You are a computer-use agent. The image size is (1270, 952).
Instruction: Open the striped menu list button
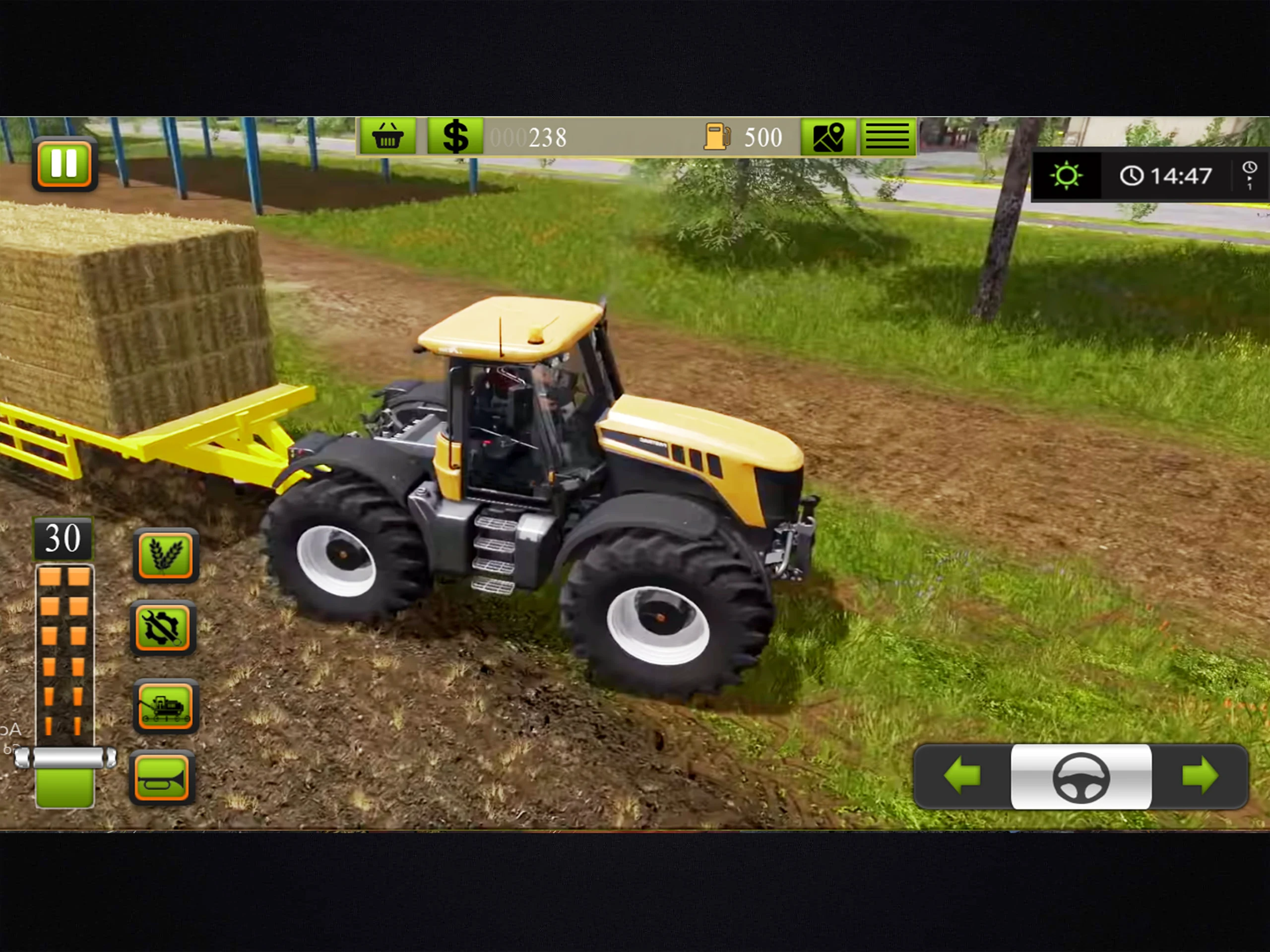pos(887,136)
